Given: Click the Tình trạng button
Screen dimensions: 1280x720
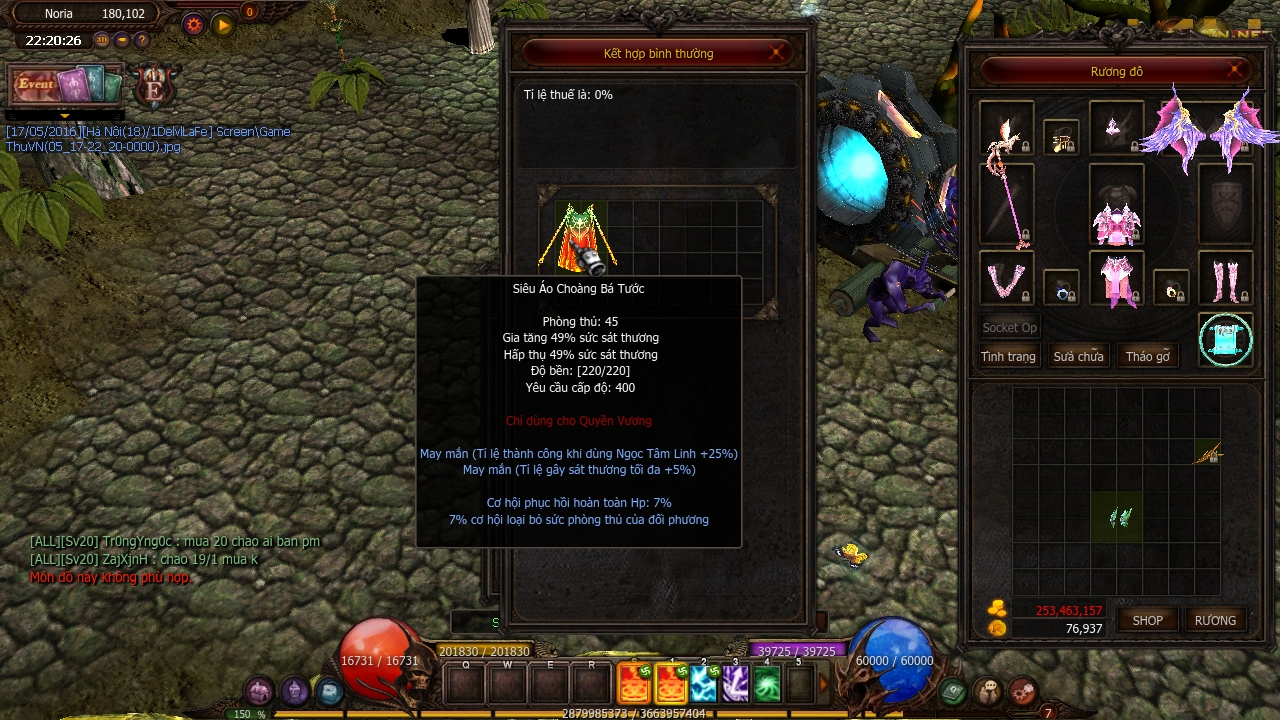Looking at the screenshot, I should pyautogui.click(x=1008, y=357).
